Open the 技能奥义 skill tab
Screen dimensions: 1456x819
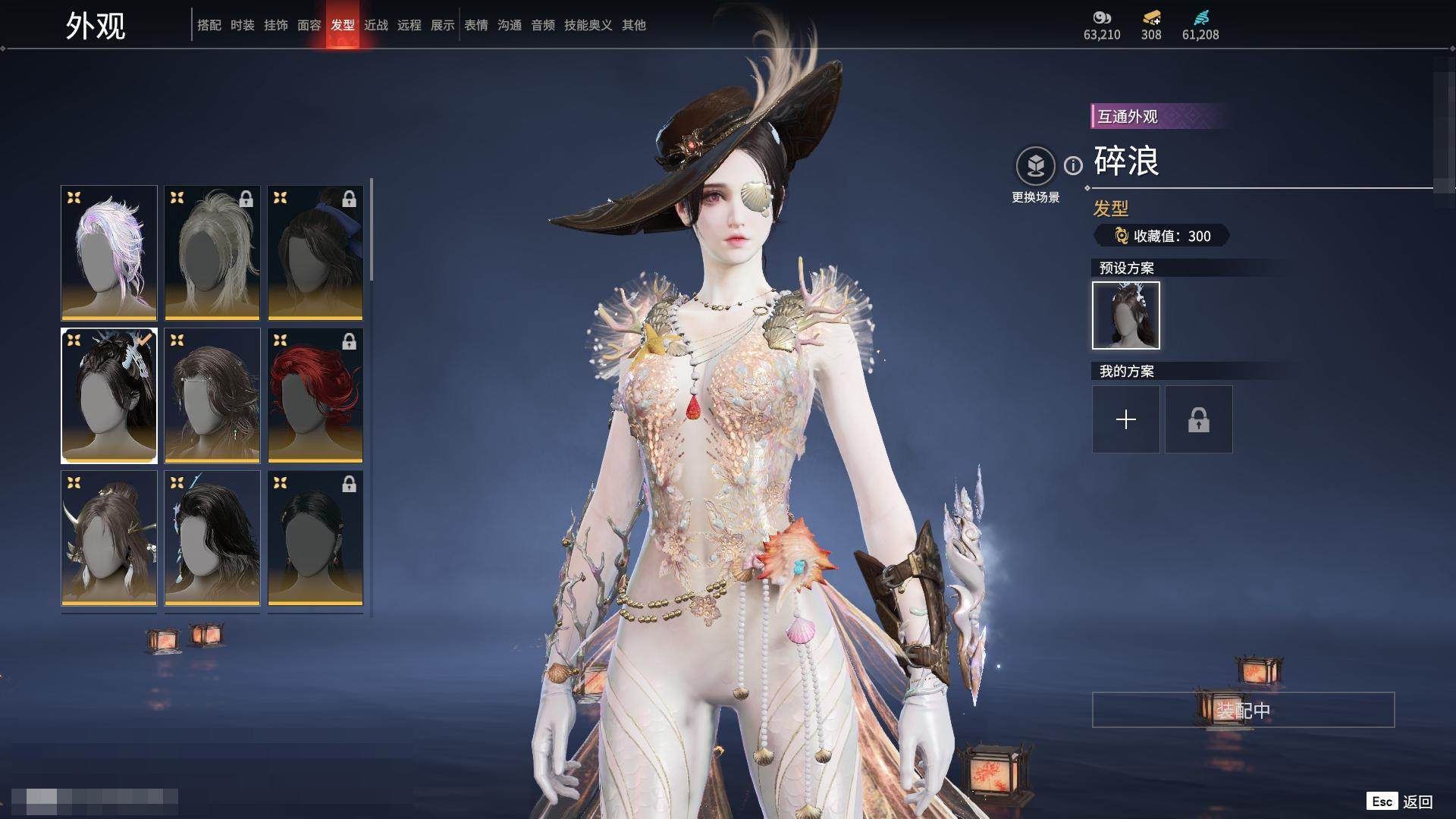[x=588, y=25]
